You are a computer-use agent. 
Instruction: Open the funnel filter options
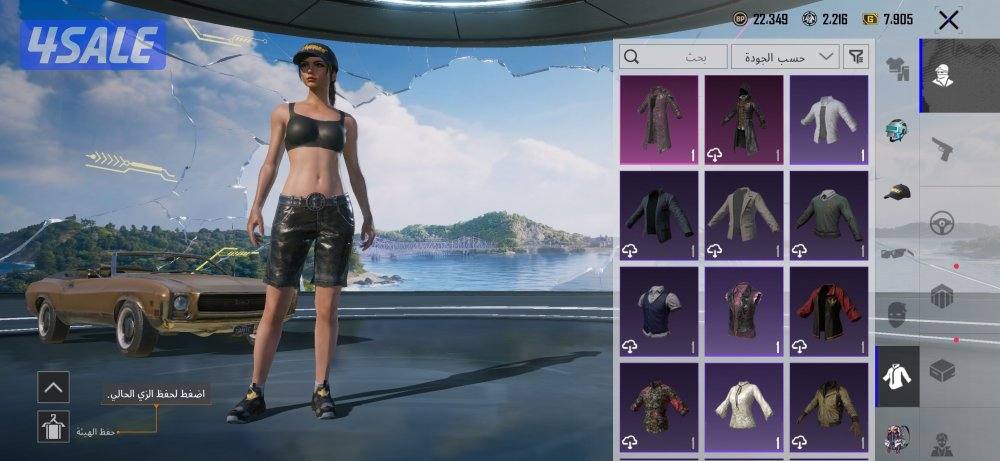click(x=857, y=57)
